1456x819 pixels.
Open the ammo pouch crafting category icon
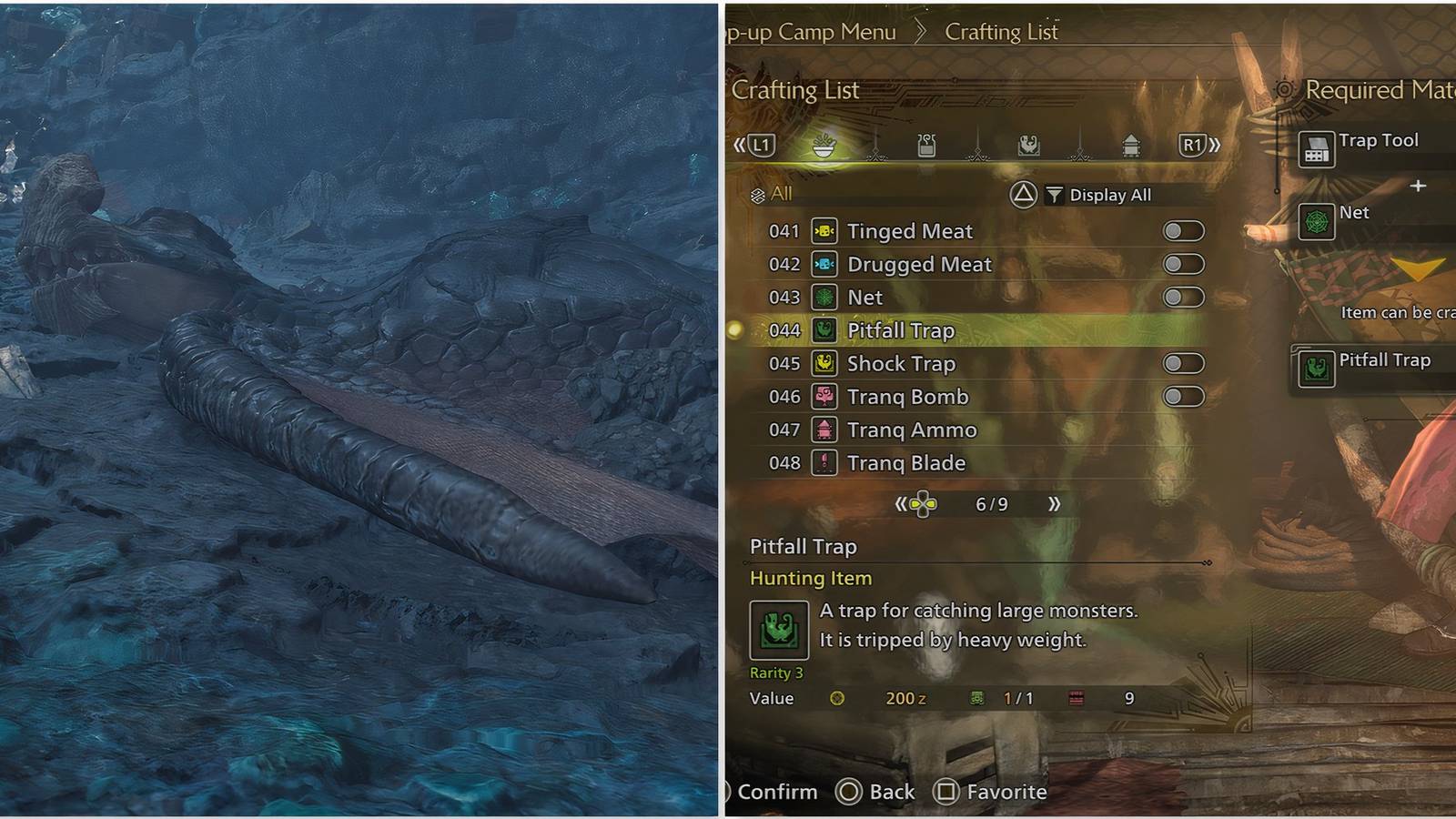tap(925, 146)
